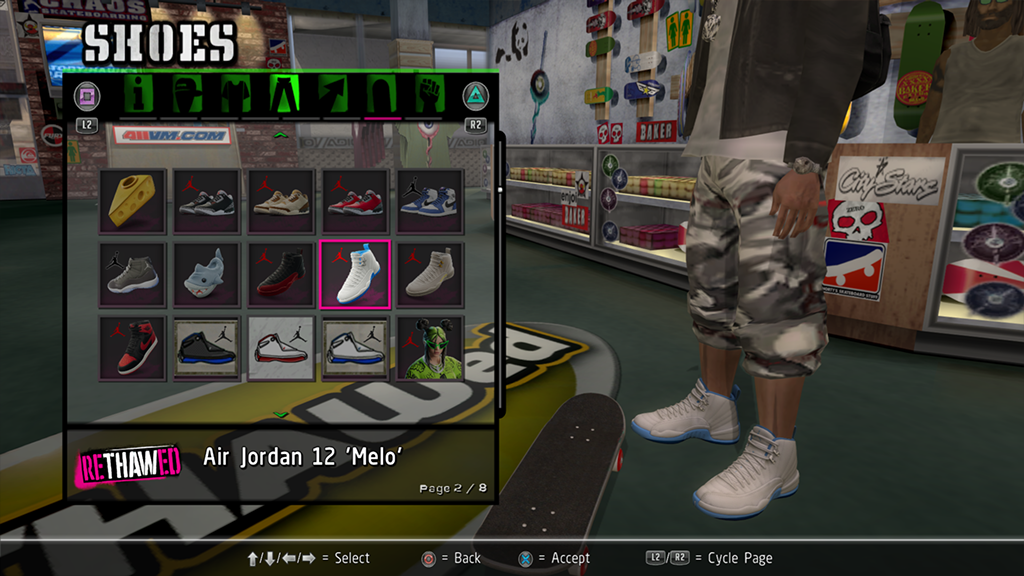Choose the red and grey Jordan 3 sneakers
The image size is (1024, 576).
(355, 201)
